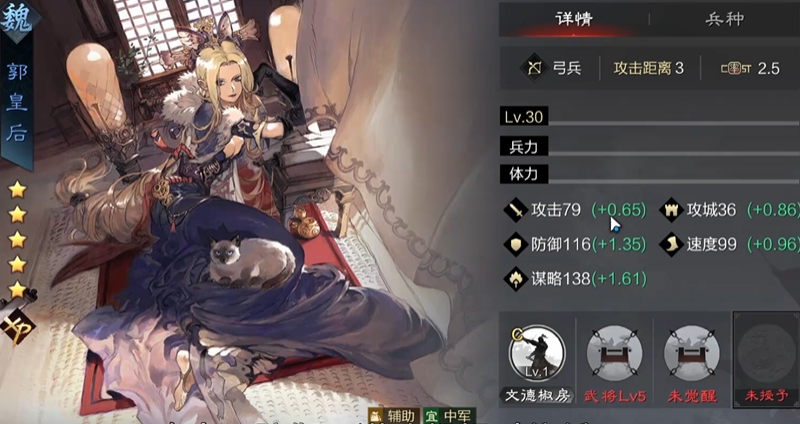Screen dimensions: 800x424
Task: Switch to the 详情 details tab
Action: pos(574,19)
